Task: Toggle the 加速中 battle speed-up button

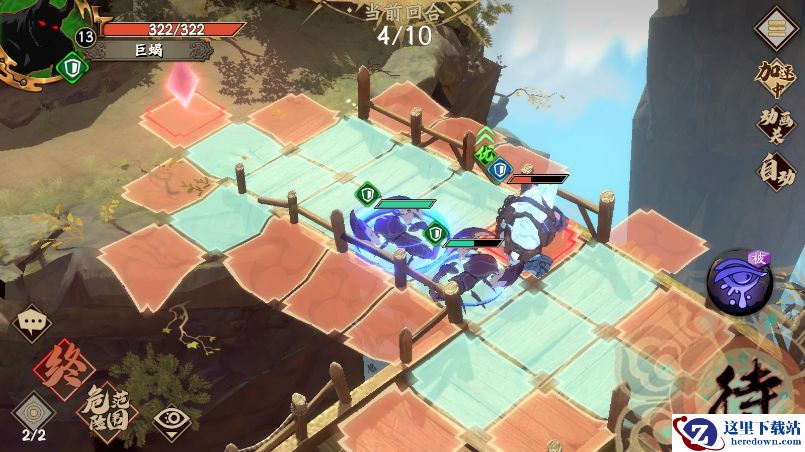Action: click(775, 78)
